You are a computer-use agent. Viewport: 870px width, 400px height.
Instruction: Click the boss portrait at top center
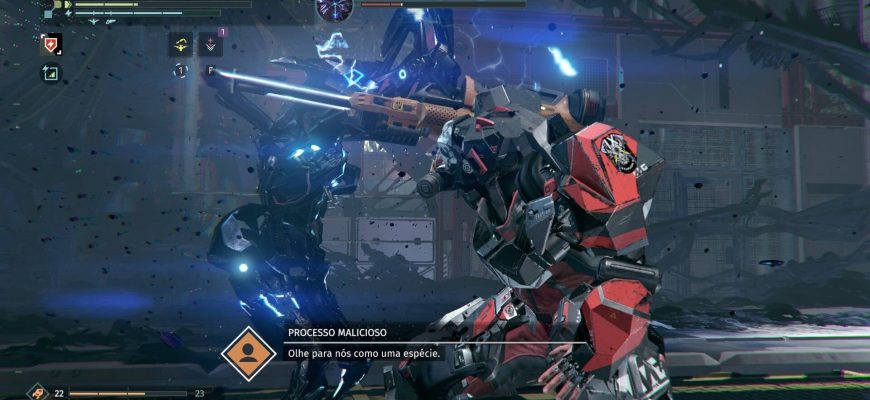[x=335, y=8]
